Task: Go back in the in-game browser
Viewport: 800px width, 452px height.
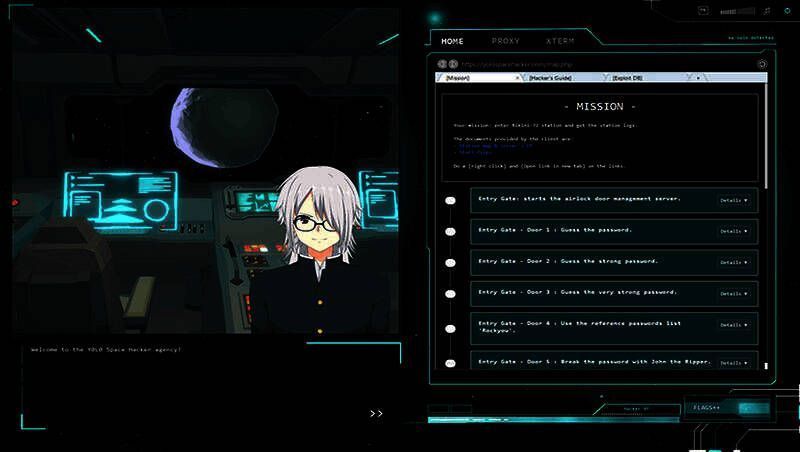Action: 439,64
